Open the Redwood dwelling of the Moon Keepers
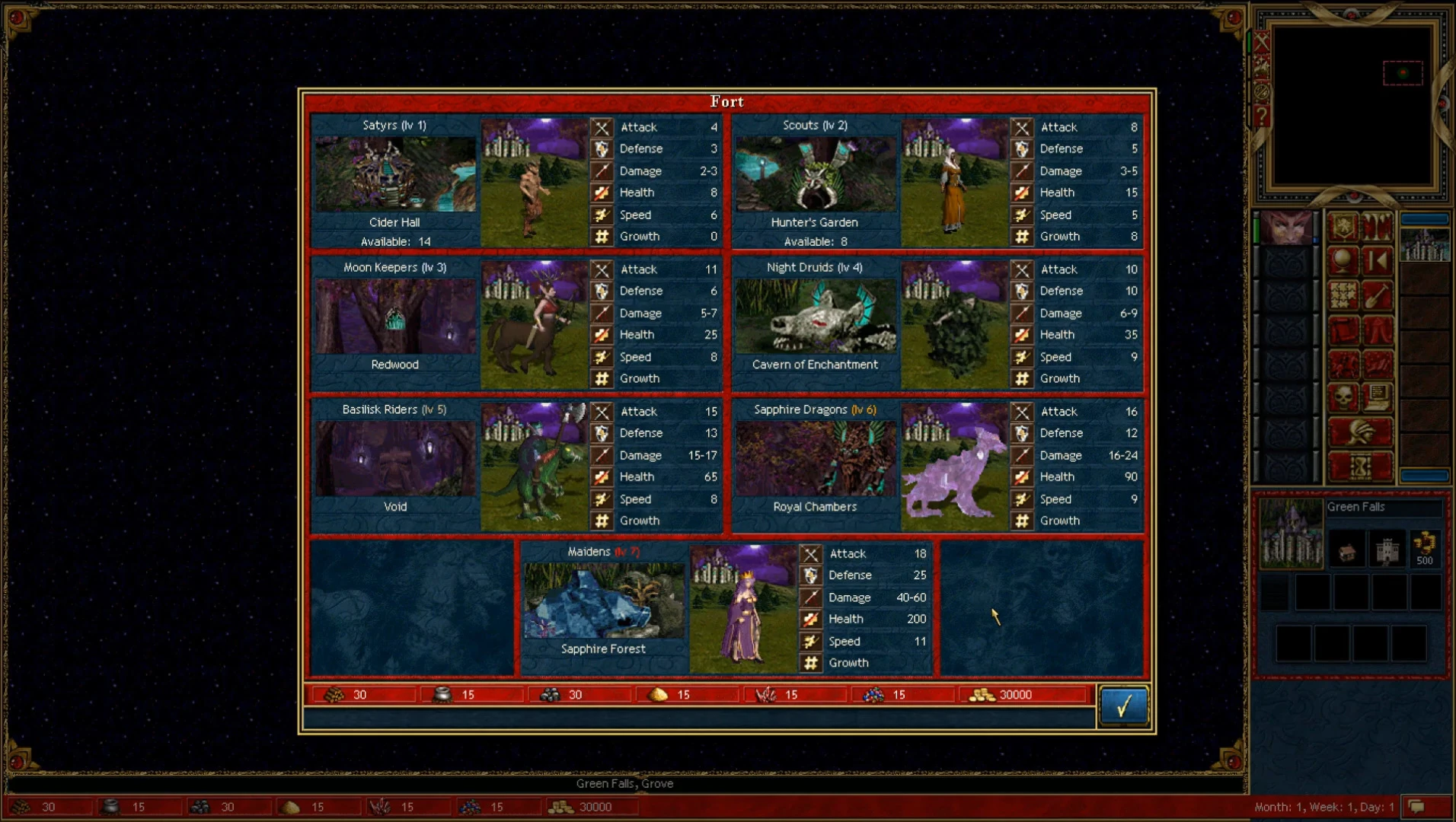This screenshot has width=1456, height=822. [x=395, y=316]
